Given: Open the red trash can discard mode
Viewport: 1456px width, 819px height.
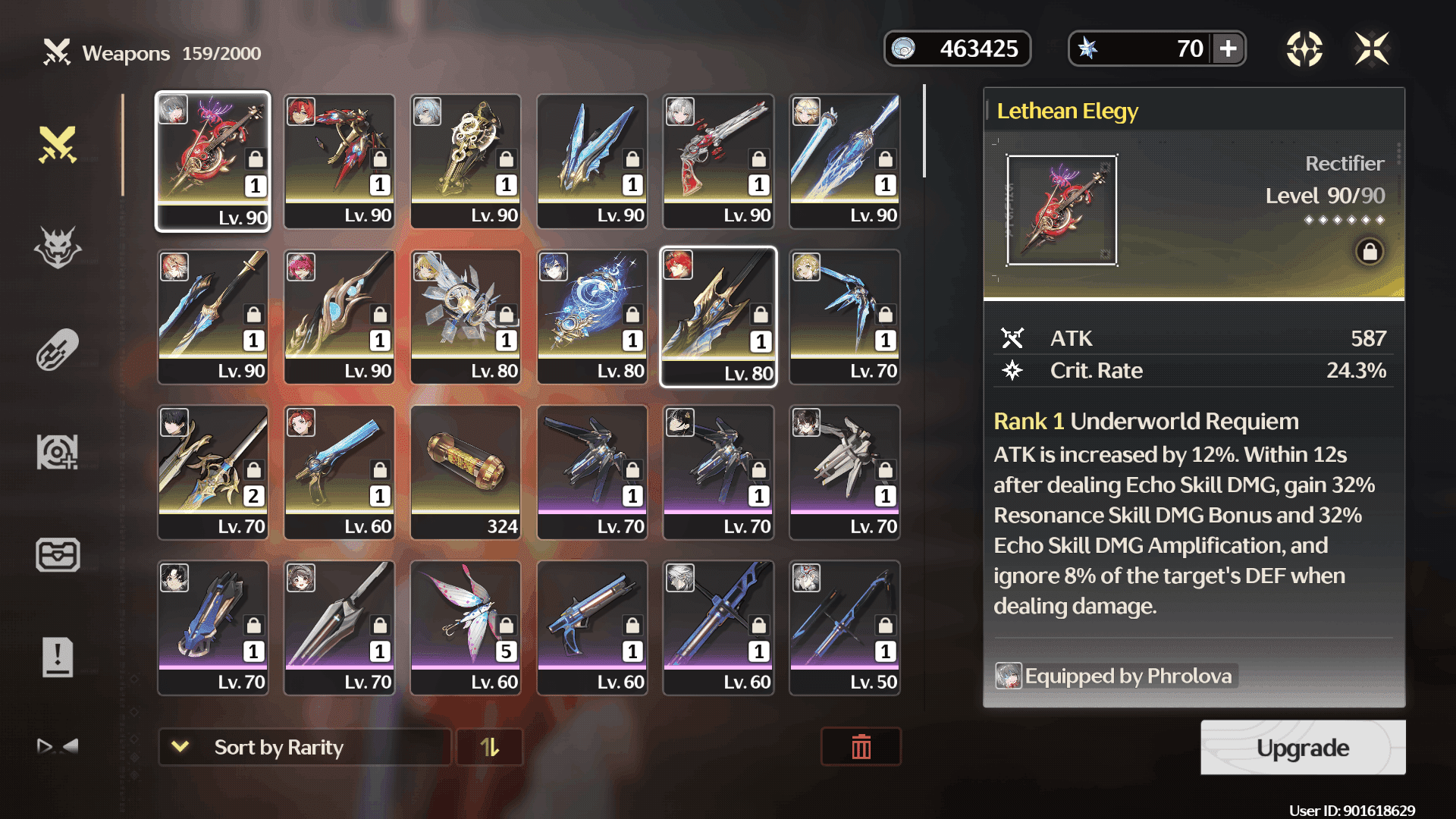Looking at the screenshot, I should [x=861, y=748].
